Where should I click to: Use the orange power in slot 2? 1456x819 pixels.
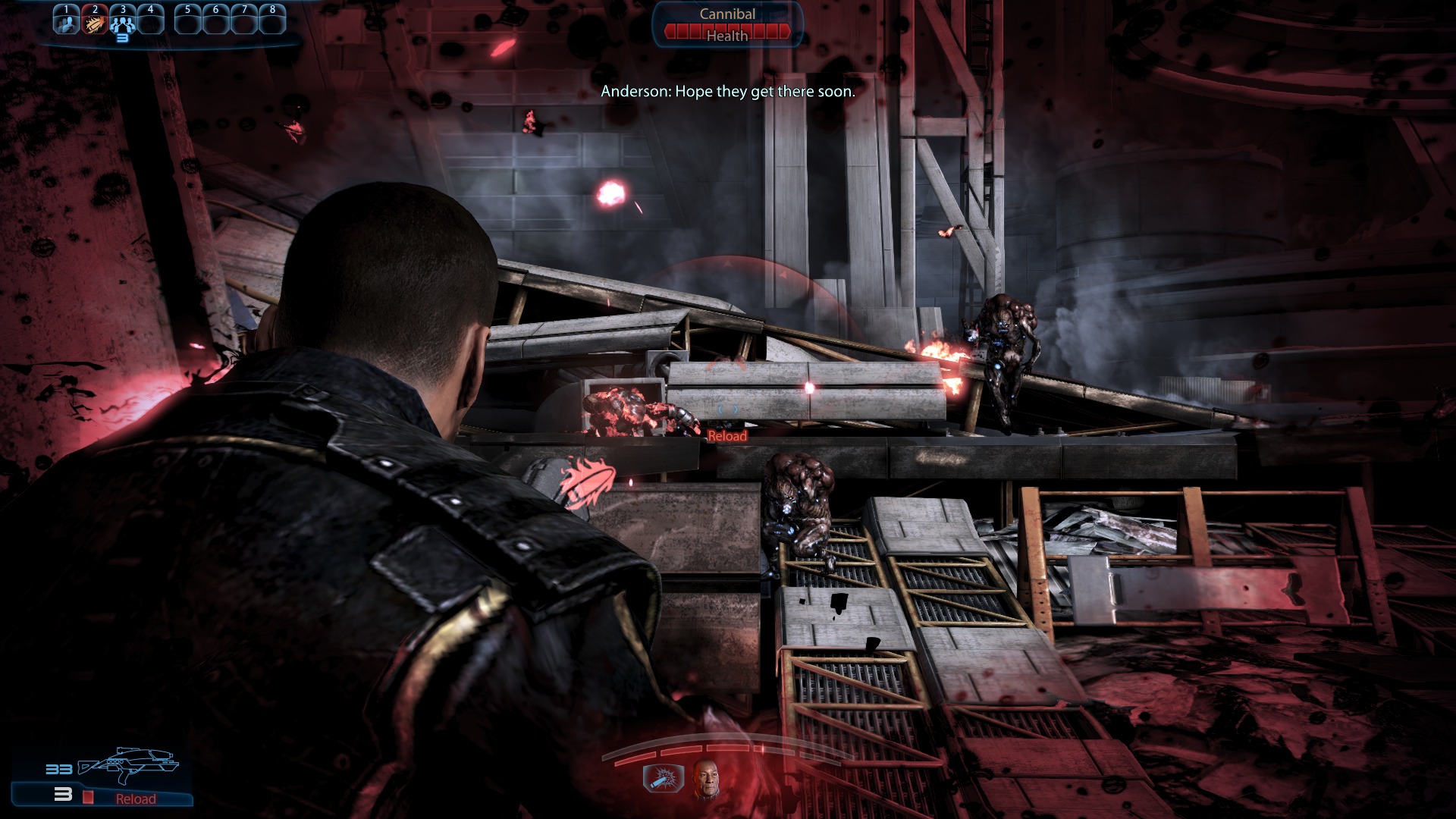coord(95,21)
